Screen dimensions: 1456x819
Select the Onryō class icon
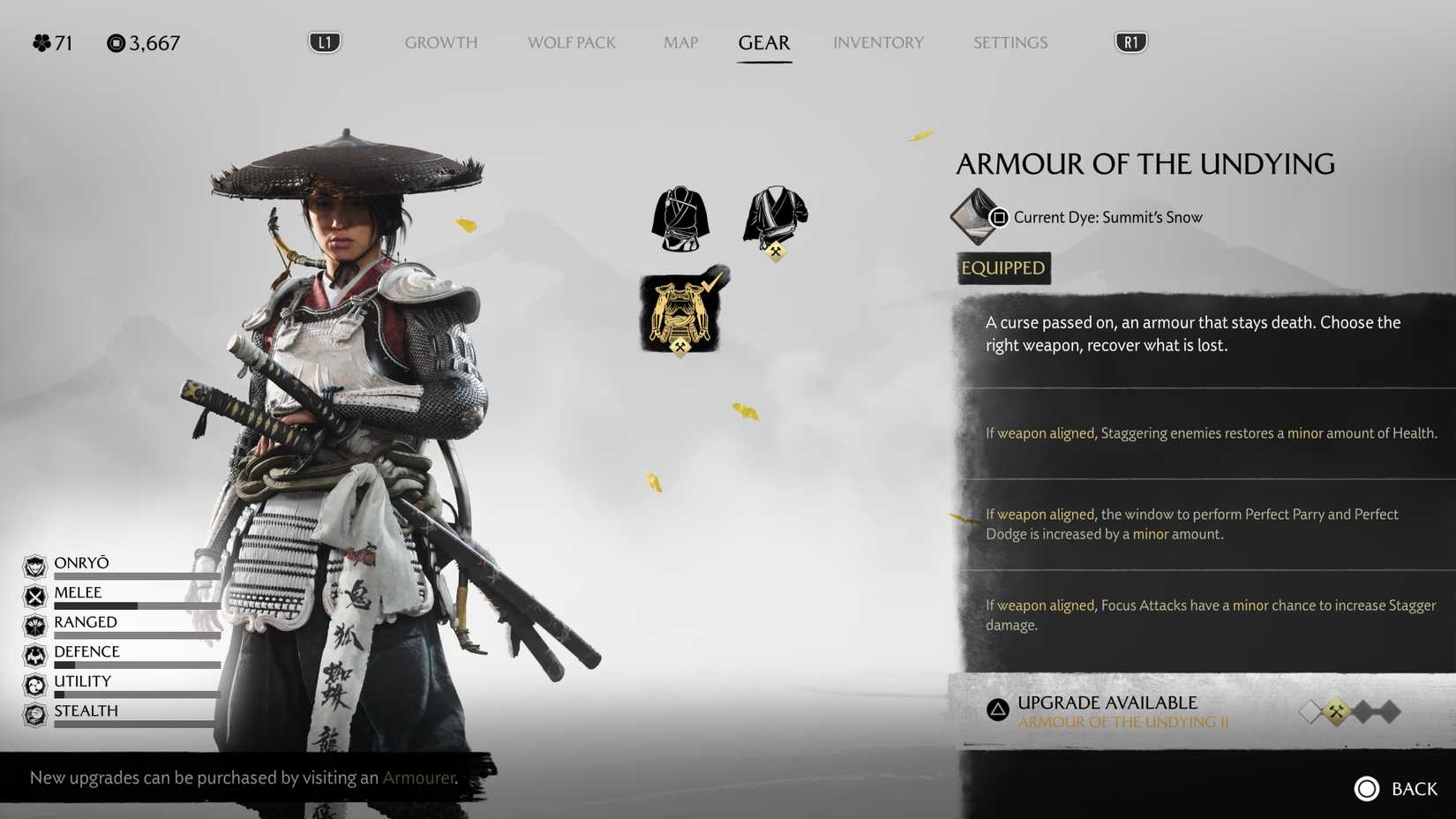pyautogui.click(x=34, y=565)
